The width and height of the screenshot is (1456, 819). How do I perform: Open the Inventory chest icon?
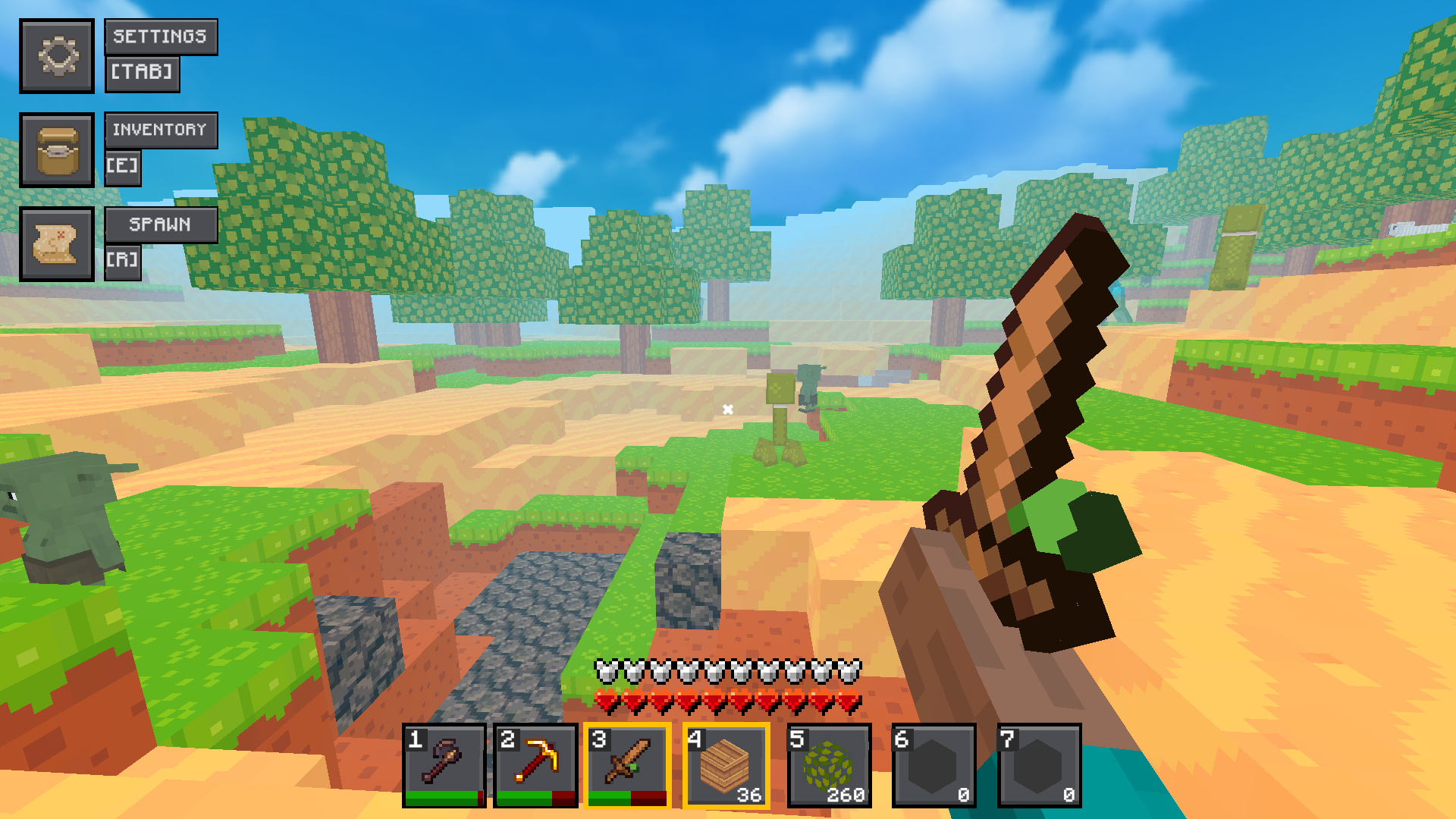[x=58, y=150]
